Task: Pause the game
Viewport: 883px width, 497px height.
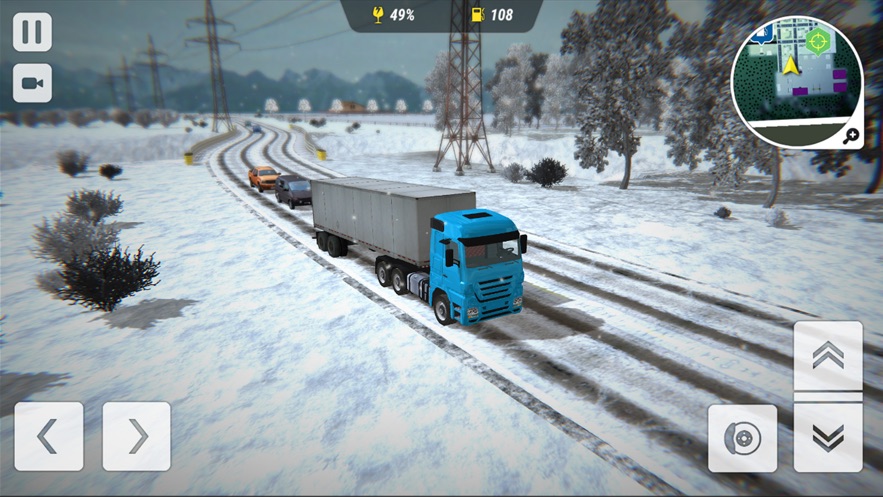Action: 32,32
